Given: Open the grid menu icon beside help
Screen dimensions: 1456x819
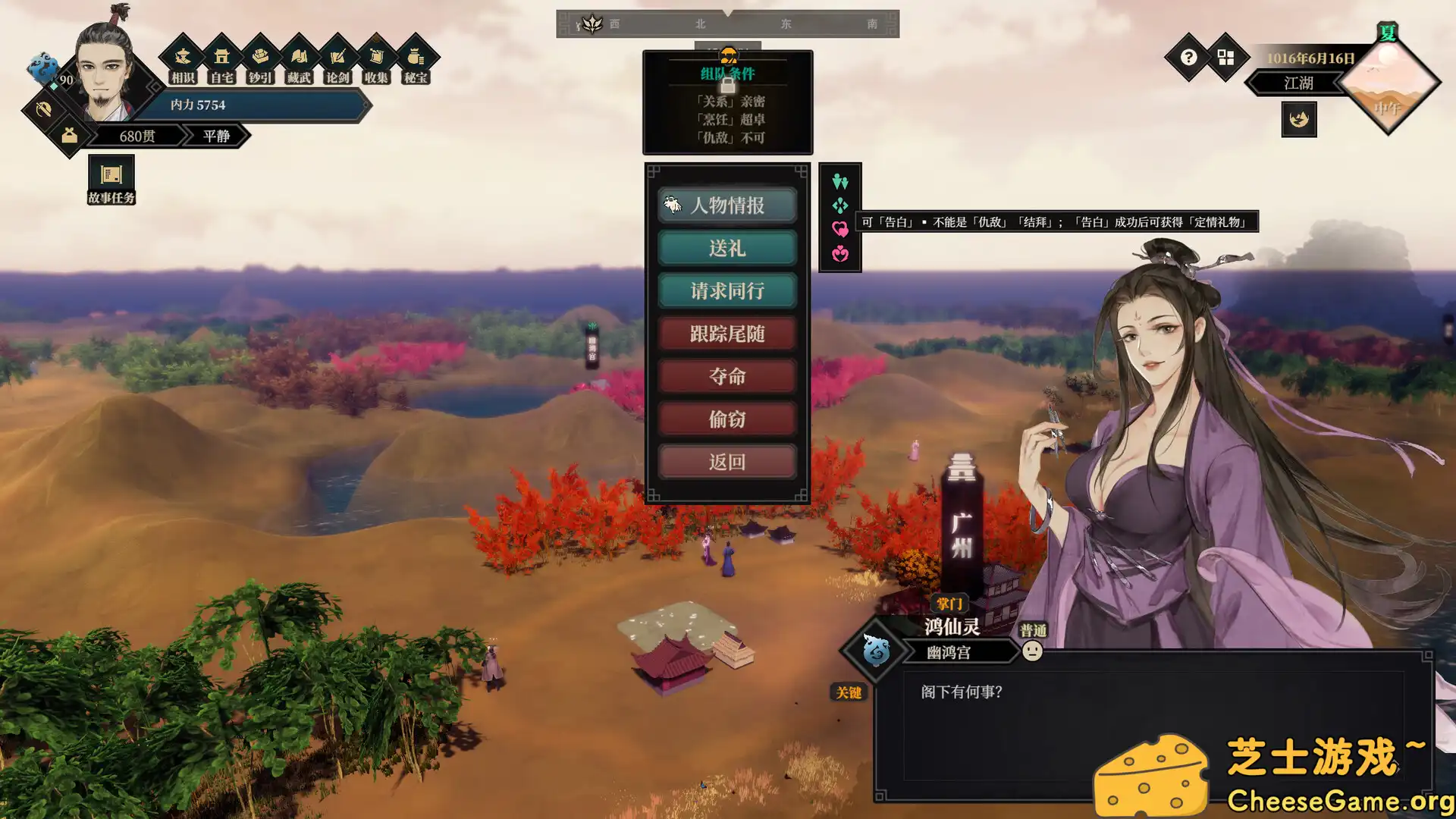Looking at the screenshot, I should pyautogui.click(x=1225, y=58).
